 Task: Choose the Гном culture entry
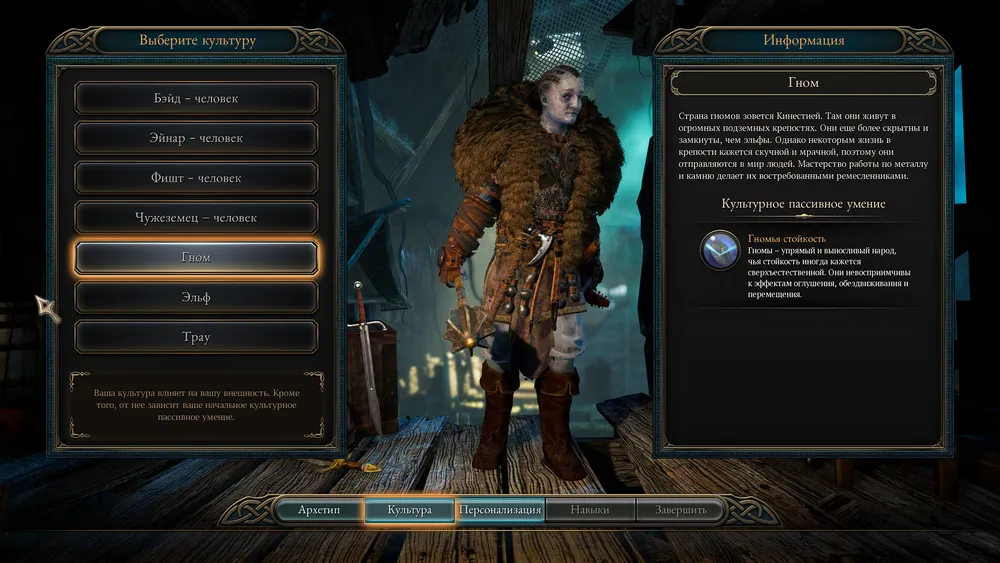click(196, 257)
